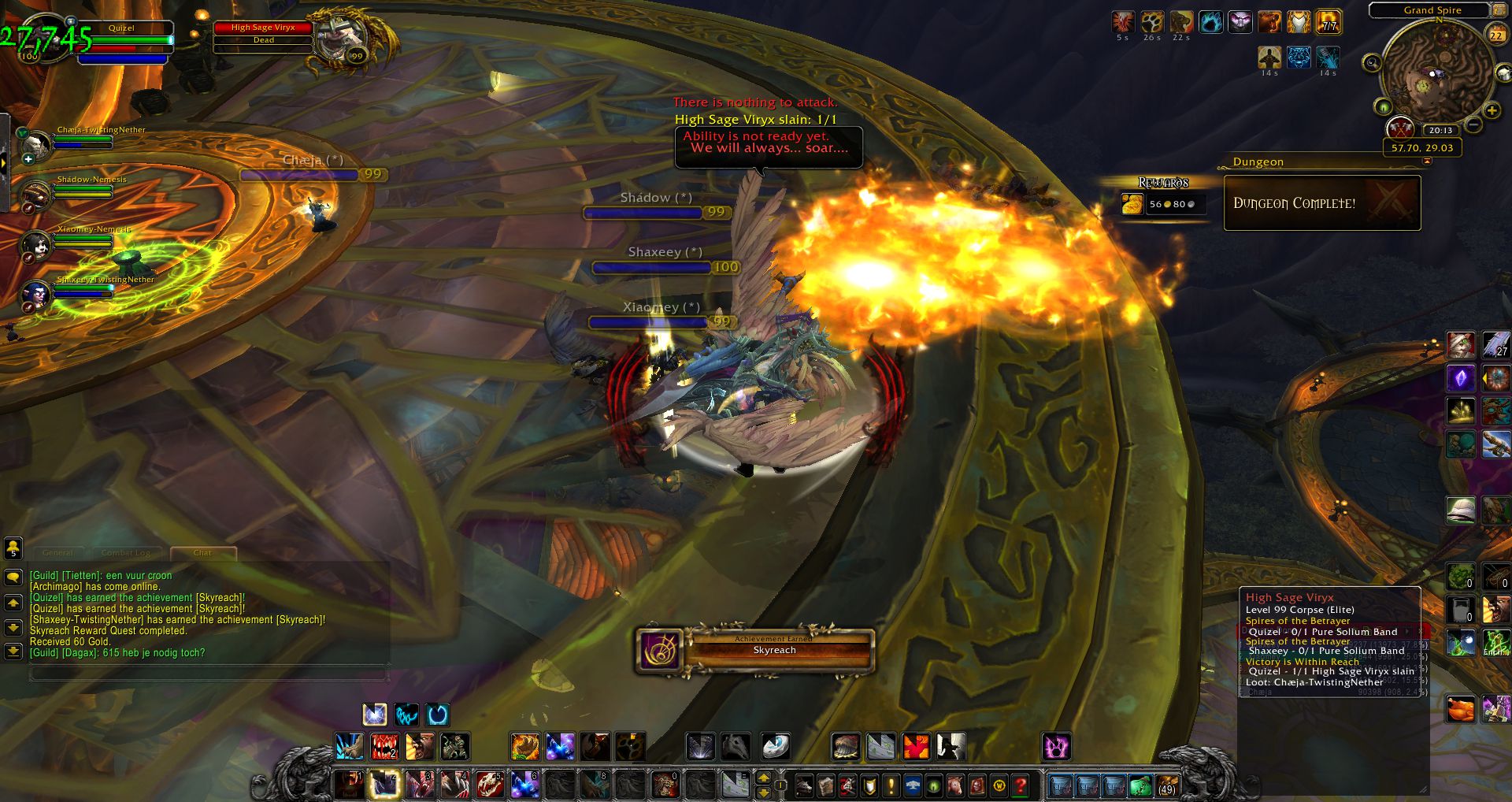Open the crossed-axes dungeon finder icon
The image size is (1512, 802).
pyautogui.click(x=1399, y=127)
